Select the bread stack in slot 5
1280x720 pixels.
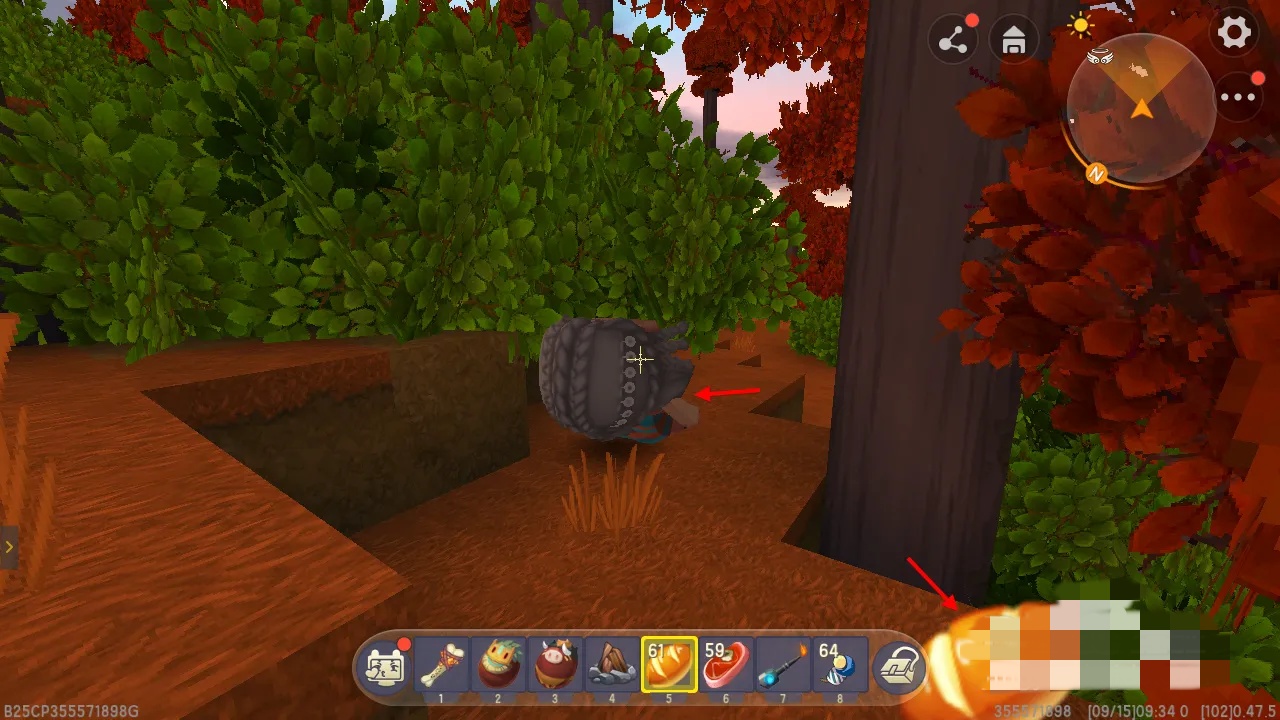pyautogui.click(x=669, y=664)
